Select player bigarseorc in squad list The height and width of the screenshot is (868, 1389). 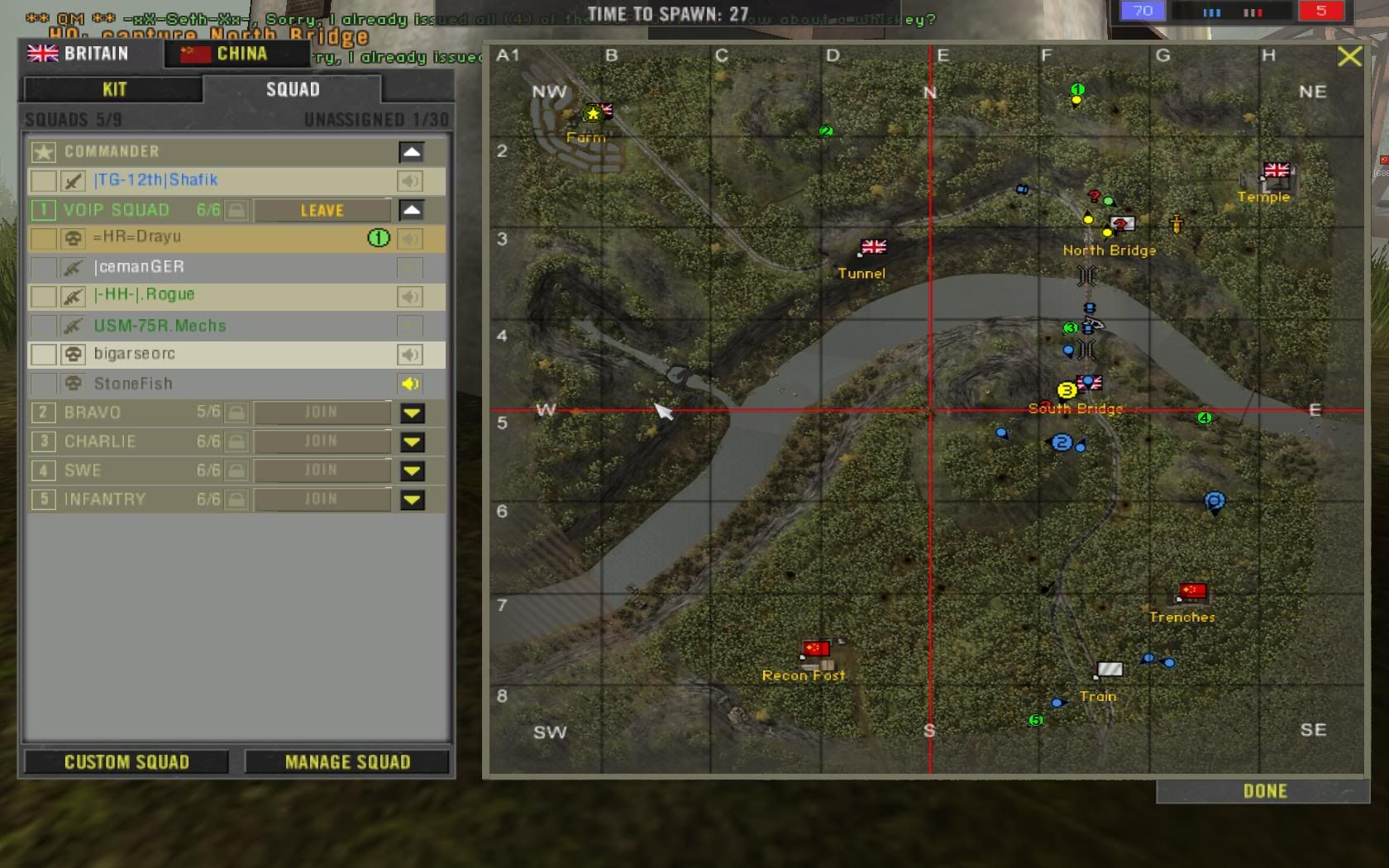coord(134,354)
